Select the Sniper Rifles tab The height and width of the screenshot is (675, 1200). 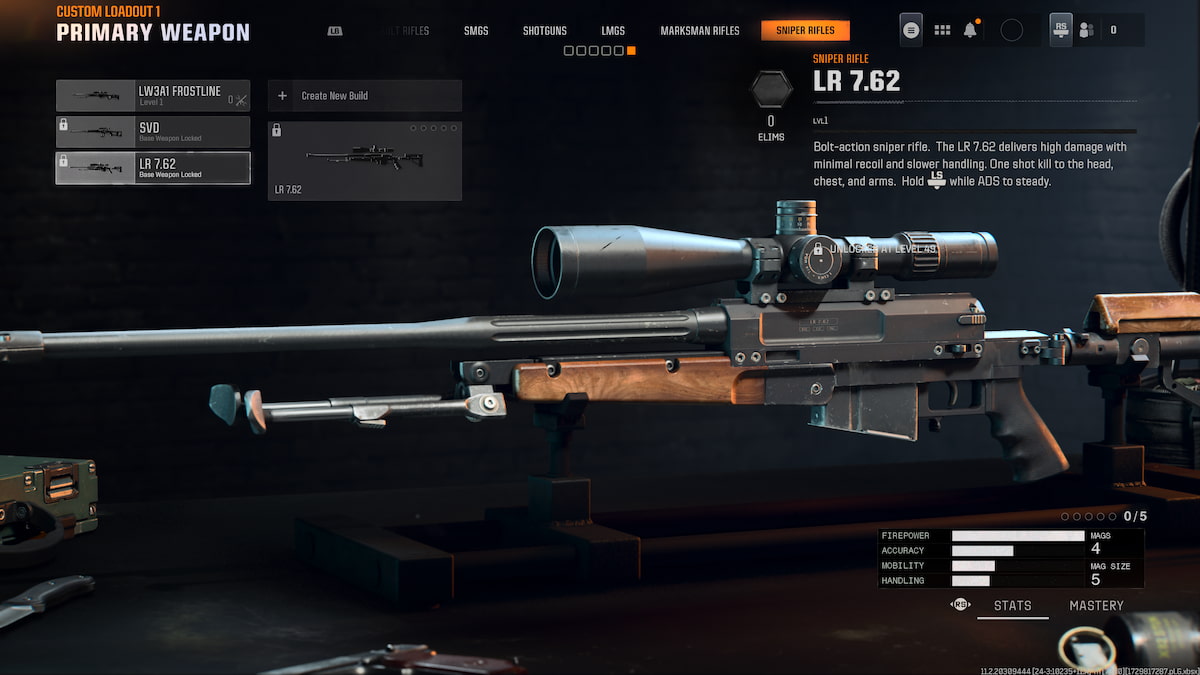(x=805, y=31)
